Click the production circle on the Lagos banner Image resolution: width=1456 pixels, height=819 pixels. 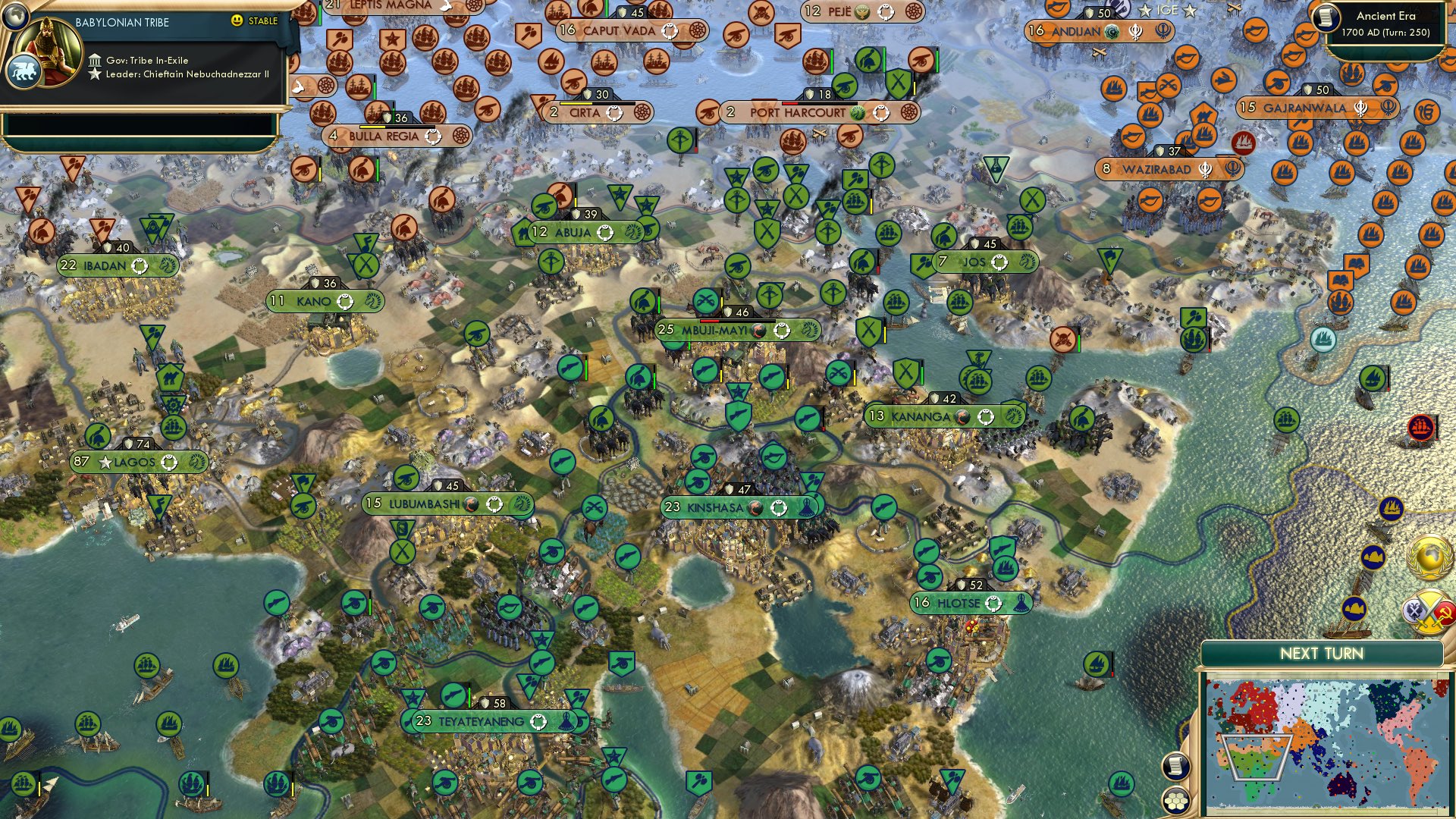point(168,462)
